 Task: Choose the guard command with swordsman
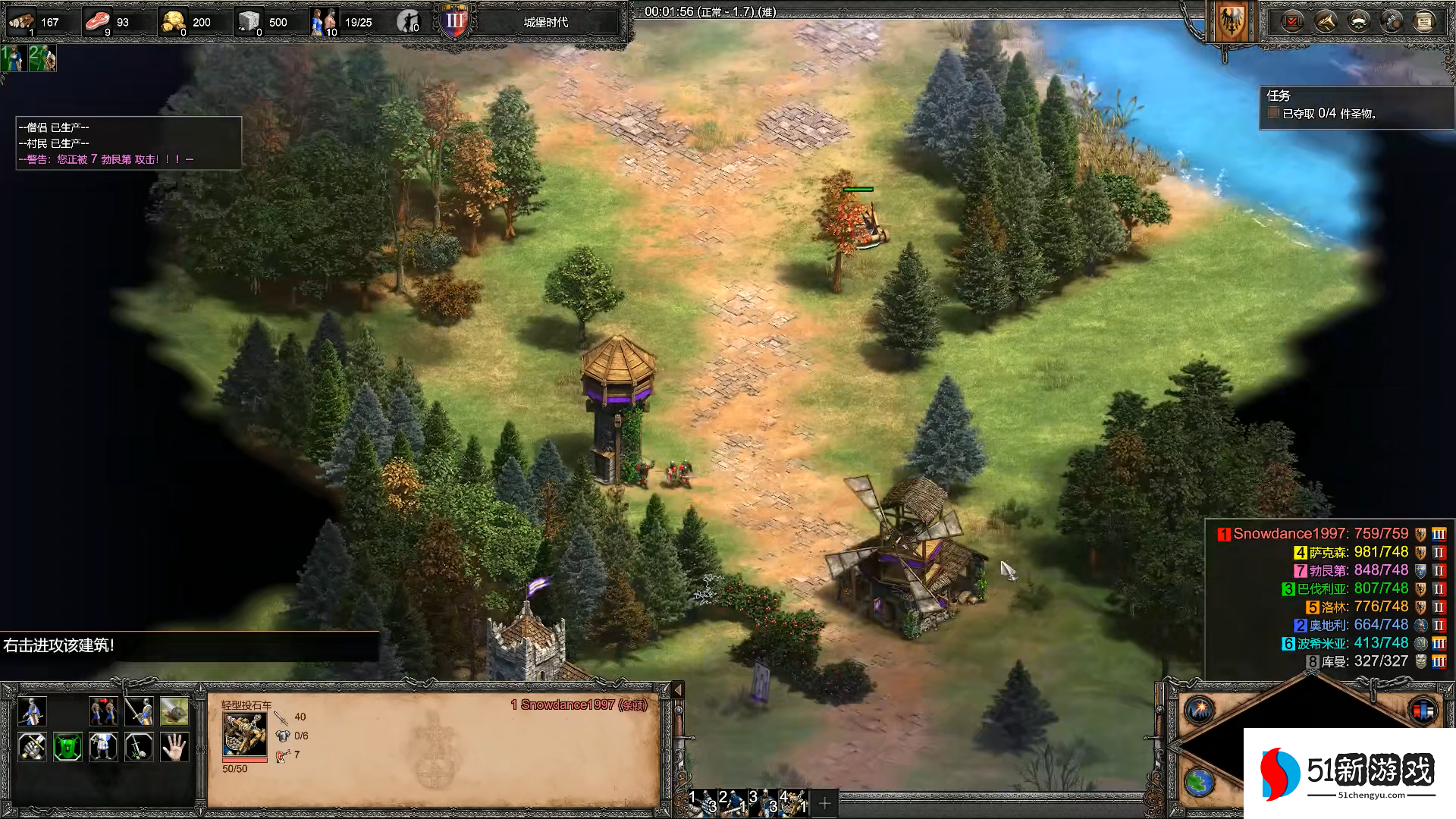coord(139,711)
